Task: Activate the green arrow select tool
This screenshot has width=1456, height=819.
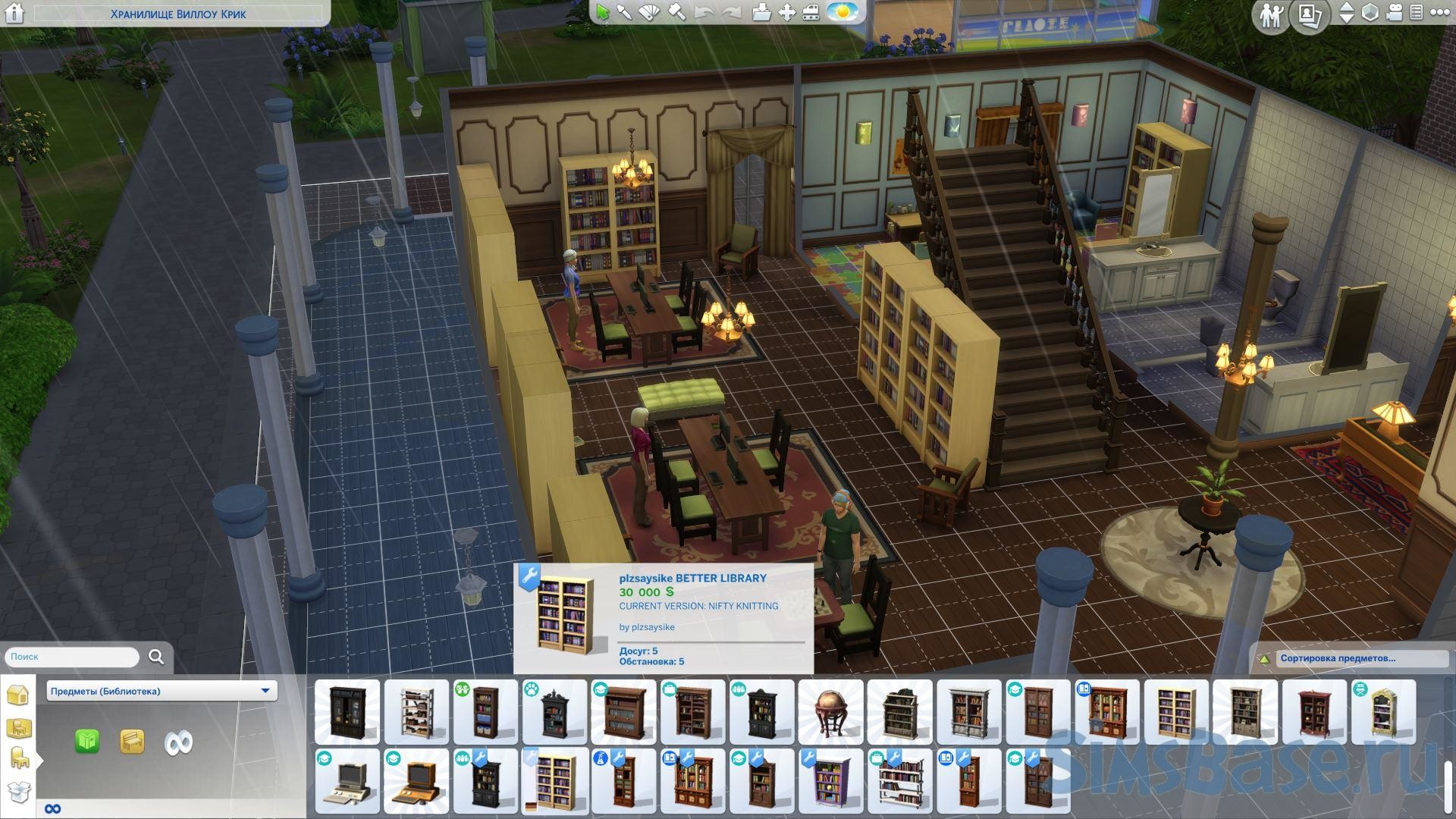Action: tap(603, 13)
